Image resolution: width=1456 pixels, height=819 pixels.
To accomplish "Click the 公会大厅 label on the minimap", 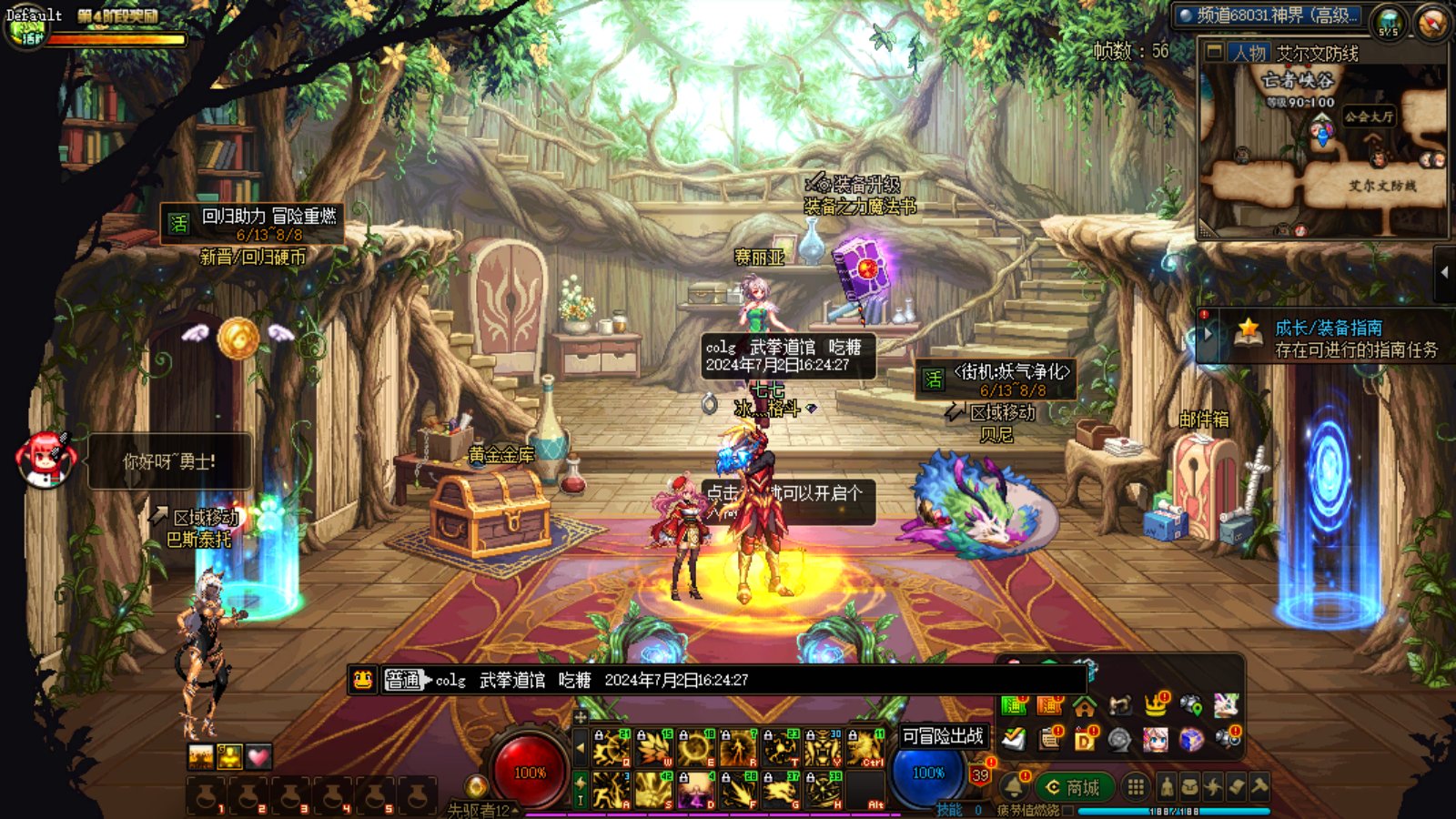I will click(x=1369, y=116).
